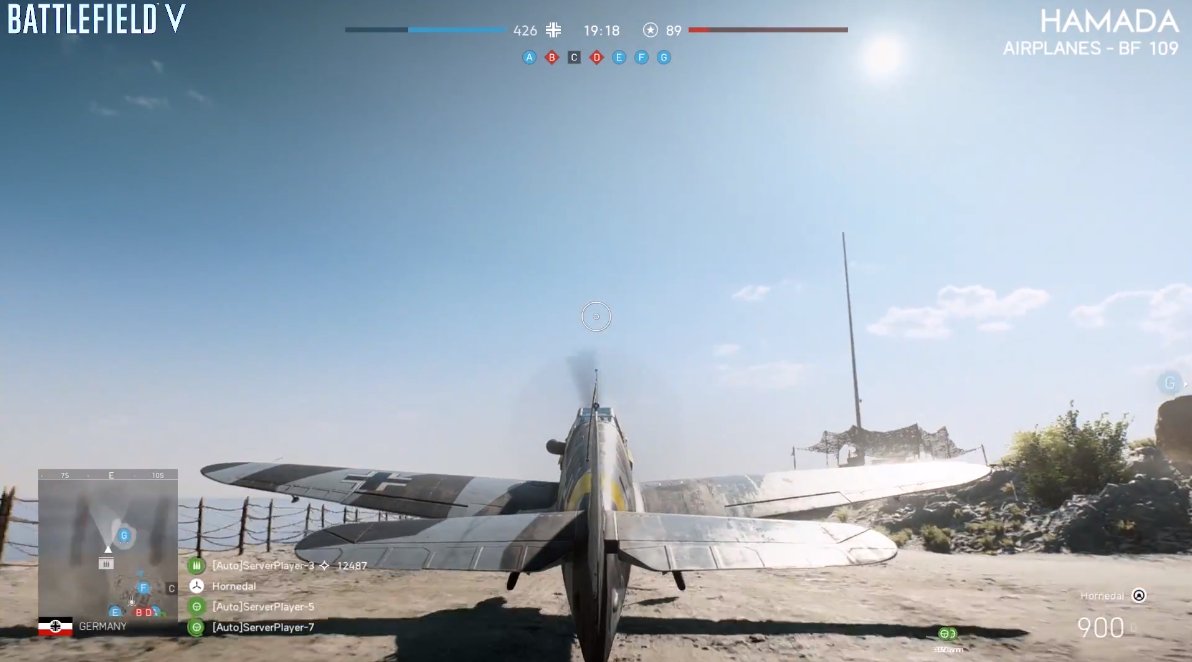The image size is (1192, 662).
Task: Select squad member [Auto]ServerPlayer-7
Action: 262,627
